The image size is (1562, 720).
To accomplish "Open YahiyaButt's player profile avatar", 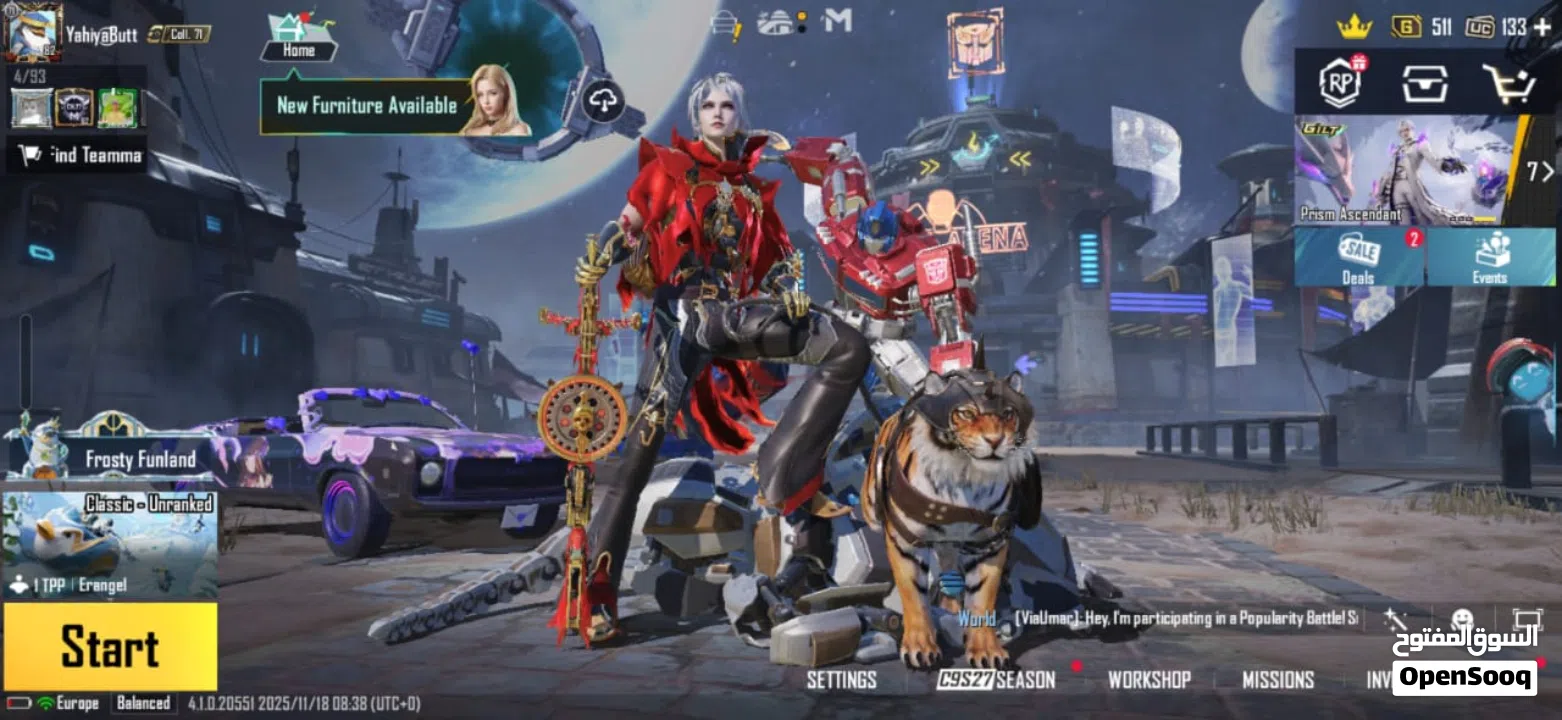I will pos(32,32).
